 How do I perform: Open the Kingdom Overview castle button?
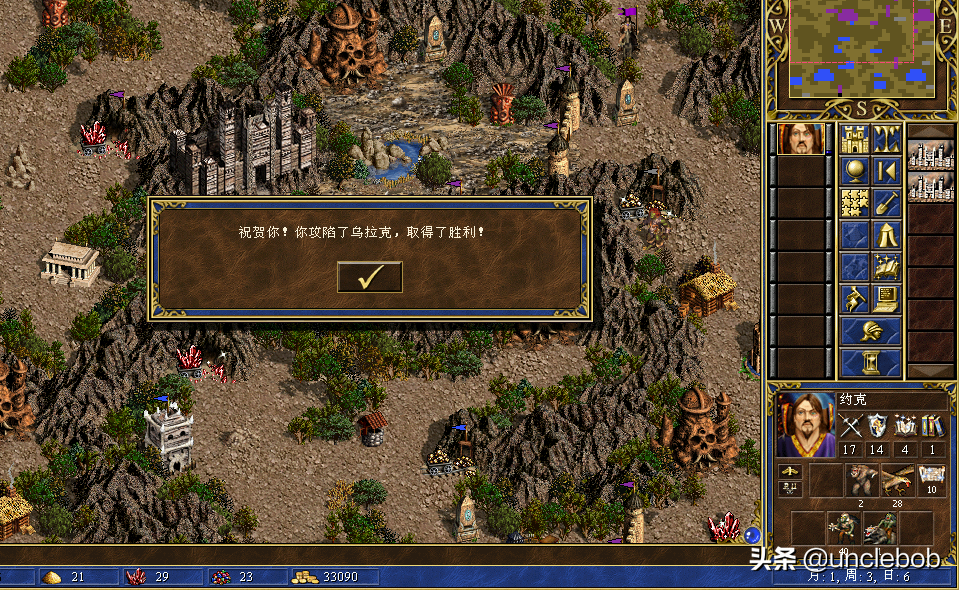click(x=853, y=139)
